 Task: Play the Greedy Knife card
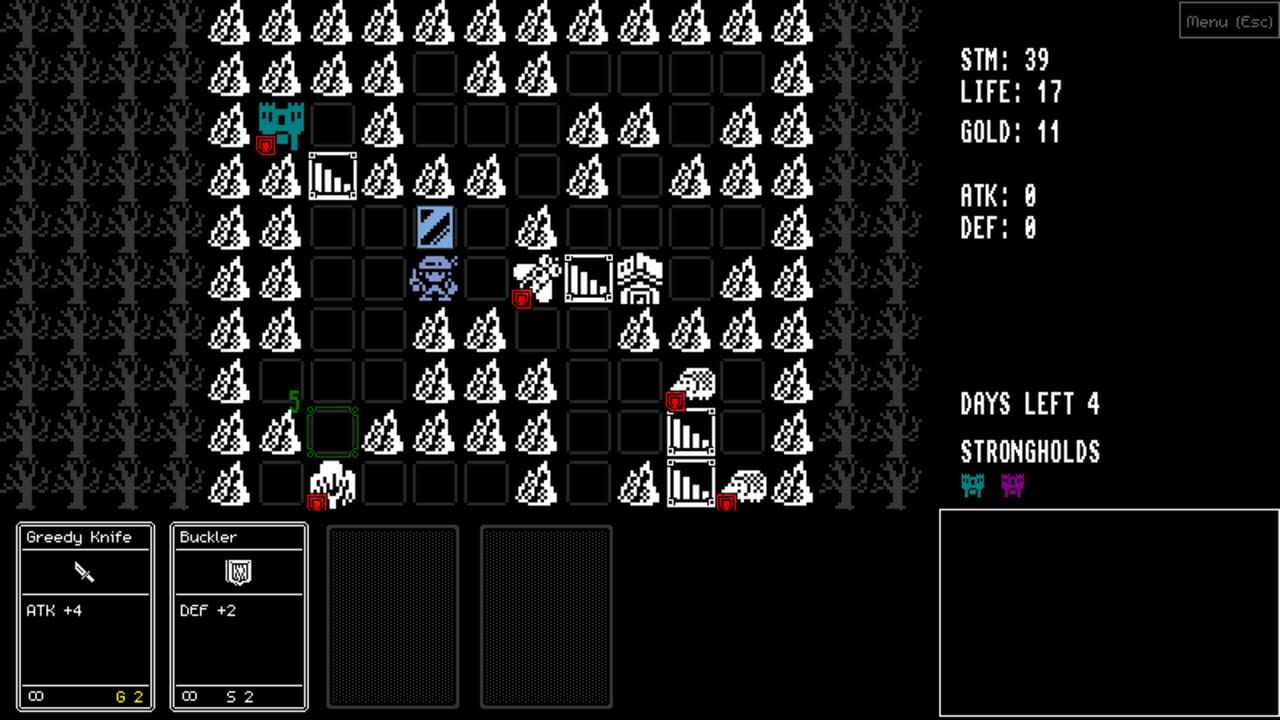[x=84, y=616]
